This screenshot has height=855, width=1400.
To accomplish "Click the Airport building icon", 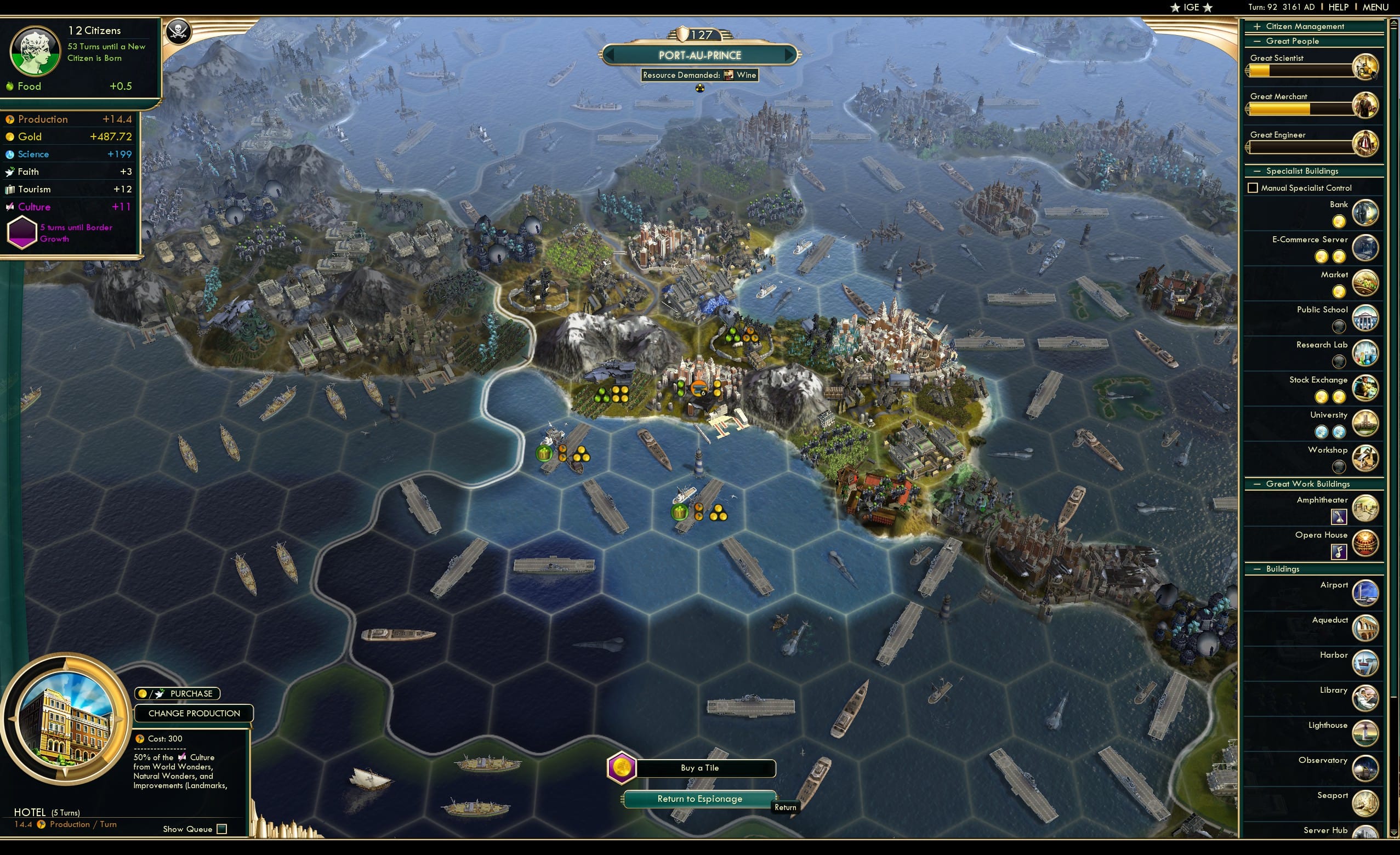I will pos(1367,593).
